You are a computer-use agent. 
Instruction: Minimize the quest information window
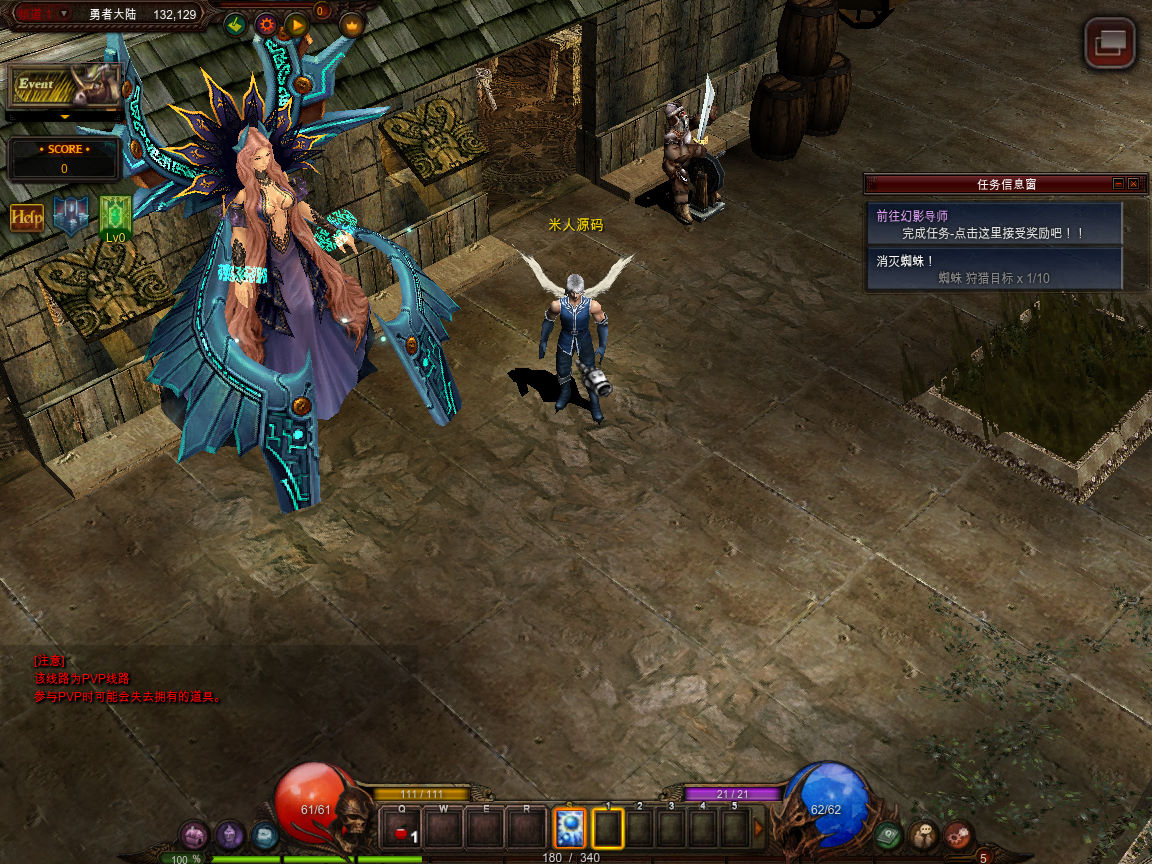coord(1118,184)
